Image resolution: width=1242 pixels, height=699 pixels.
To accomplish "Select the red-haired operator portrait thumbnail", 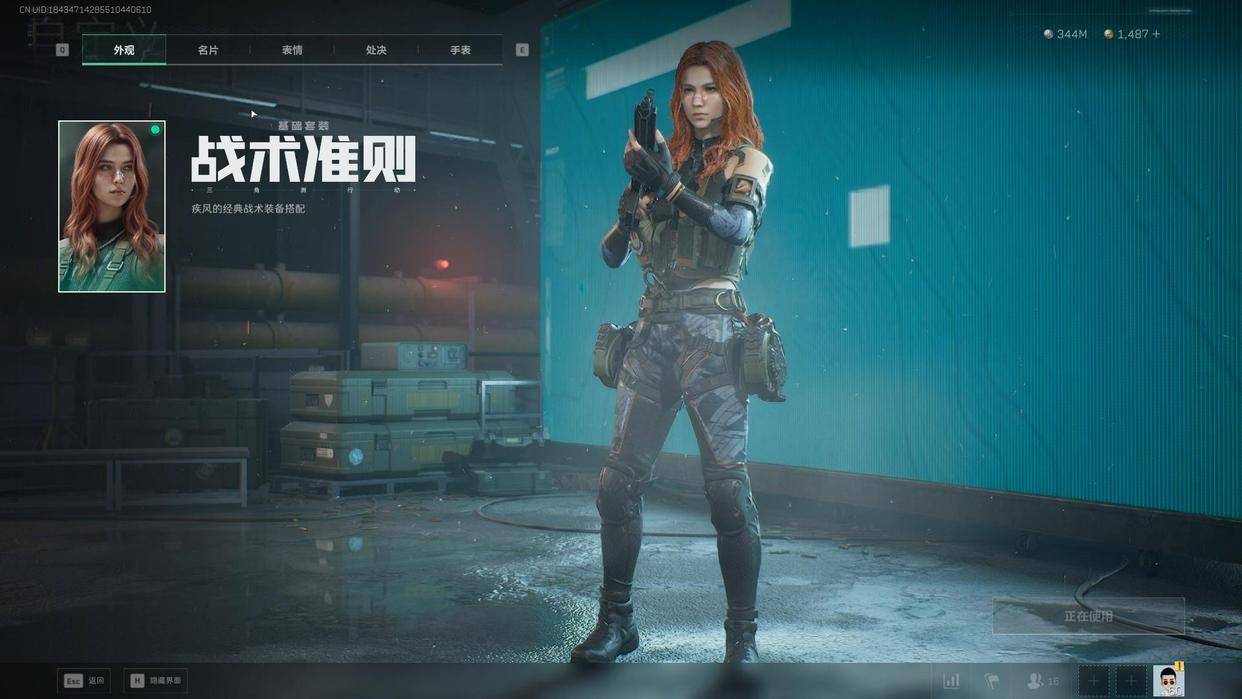I will [x=112, y=206].
